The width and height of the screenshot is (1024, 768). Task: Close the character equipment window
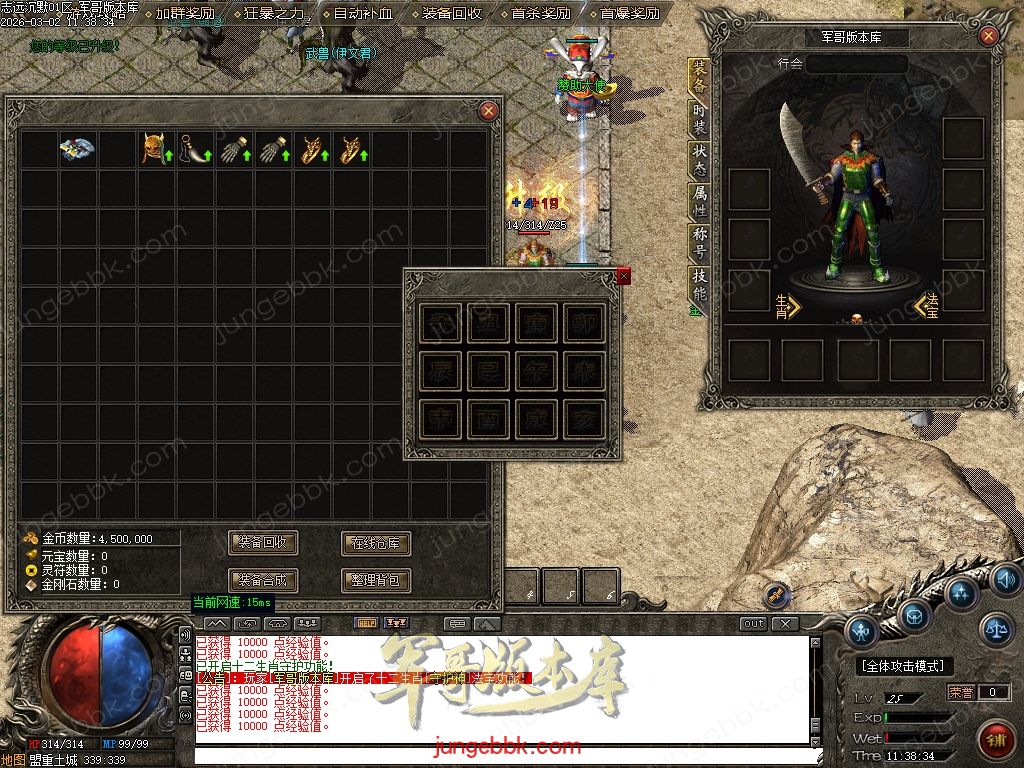click(988, 37)
